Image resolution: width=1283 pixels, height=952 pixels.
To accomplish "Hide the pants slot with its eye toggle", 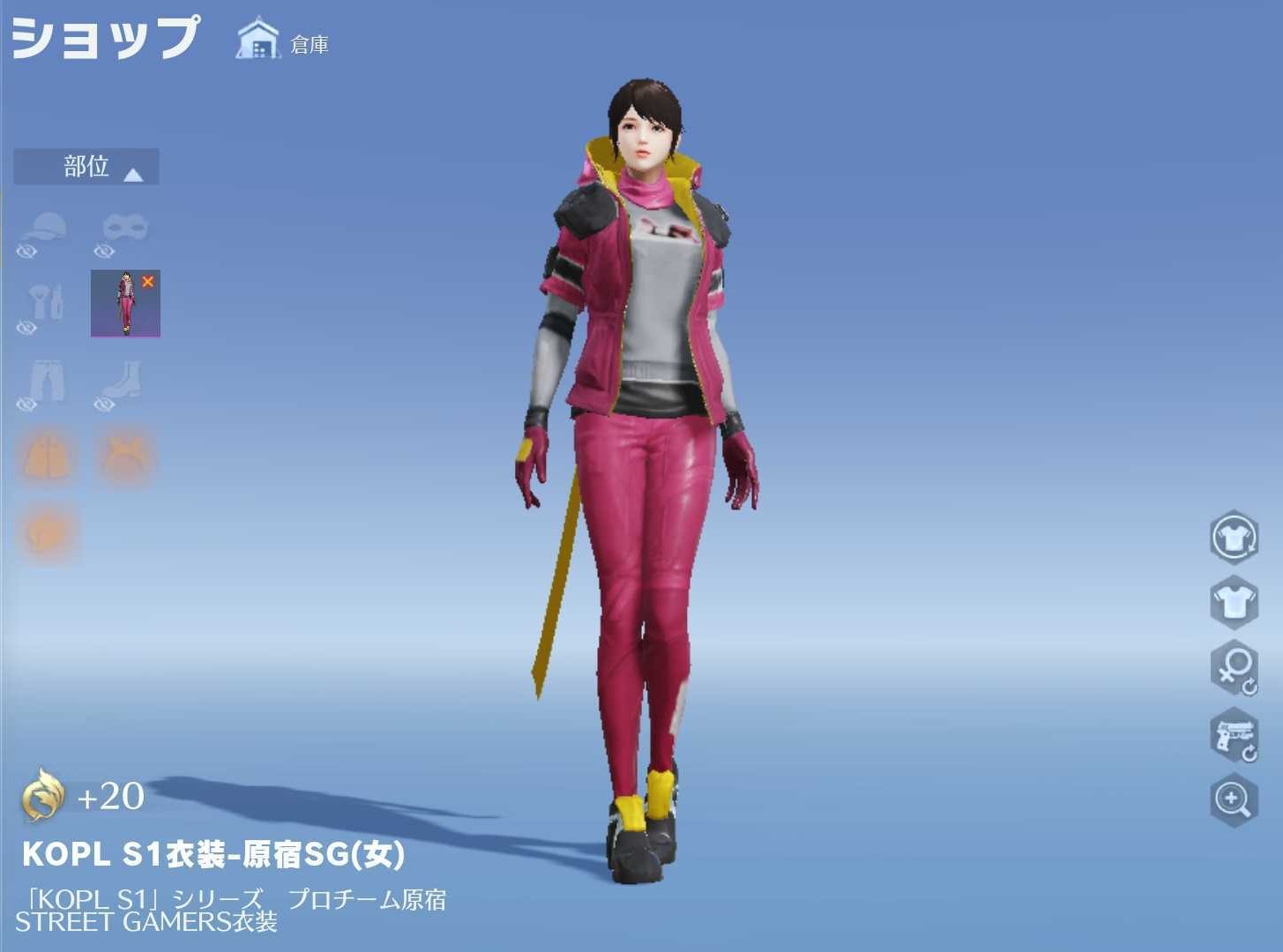I will coord(28,406).
